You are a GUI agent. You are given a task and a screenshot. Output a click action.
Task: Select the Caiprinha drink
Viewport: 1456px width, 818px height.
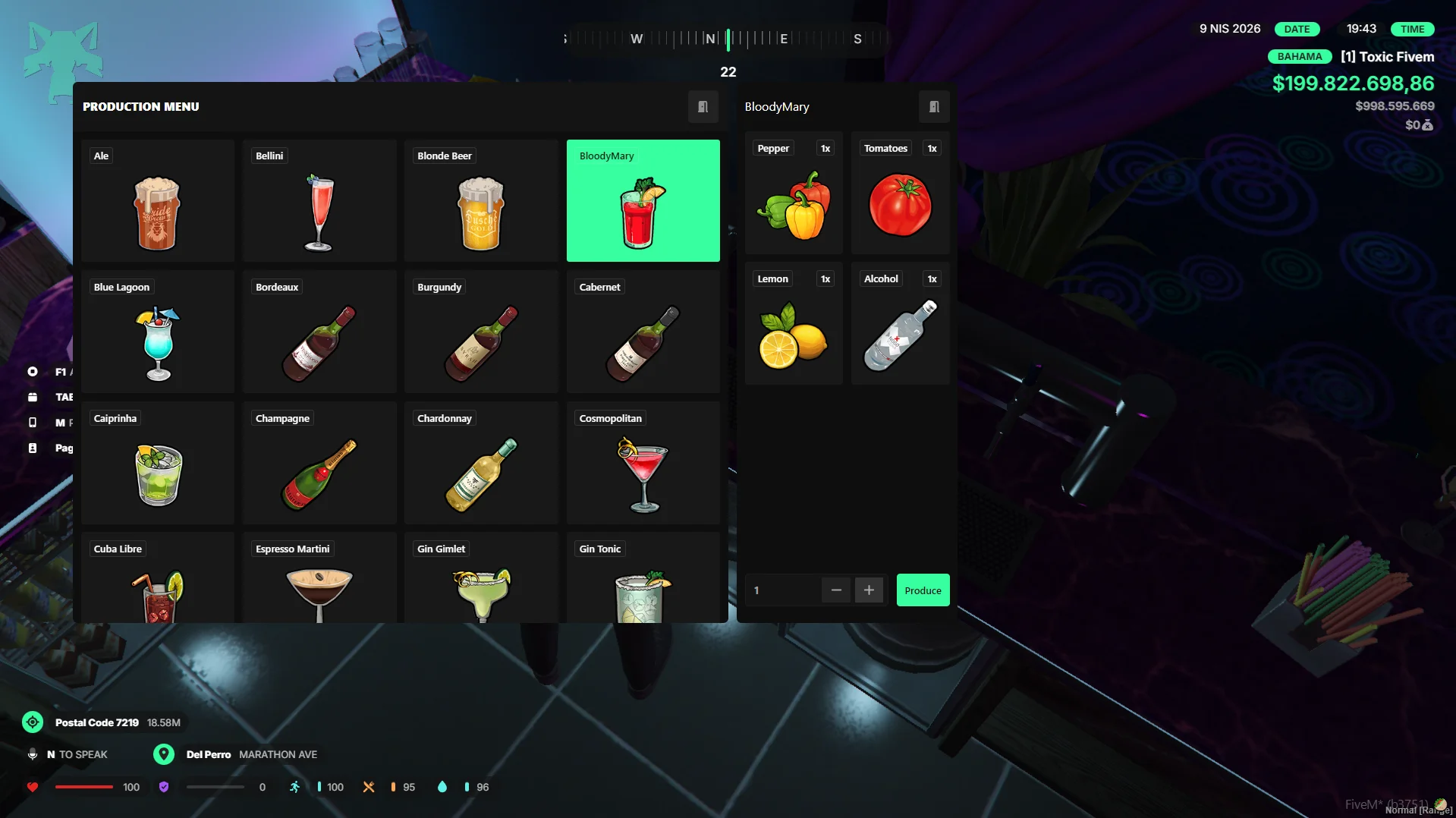(x=158, y=464)
